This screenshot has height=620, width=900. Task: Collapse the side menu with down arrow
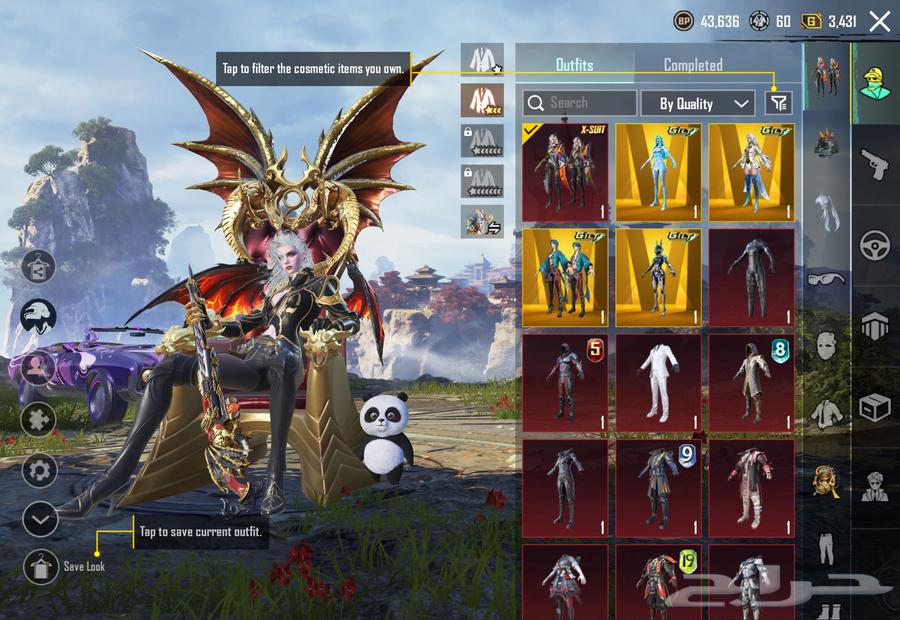40,519
